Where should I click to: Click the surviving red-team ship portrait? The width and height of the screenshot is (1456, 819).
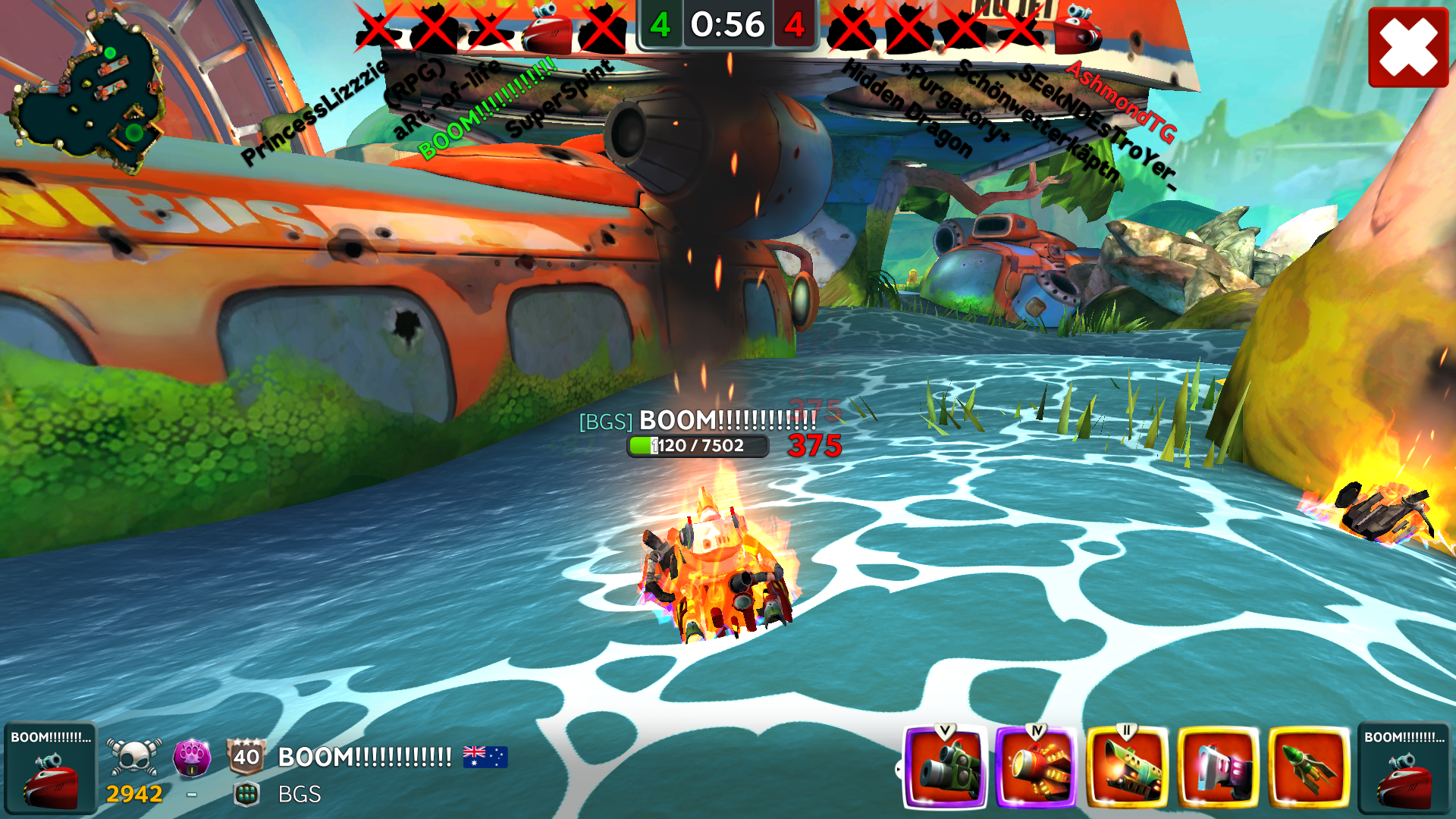pos(1078,29)
